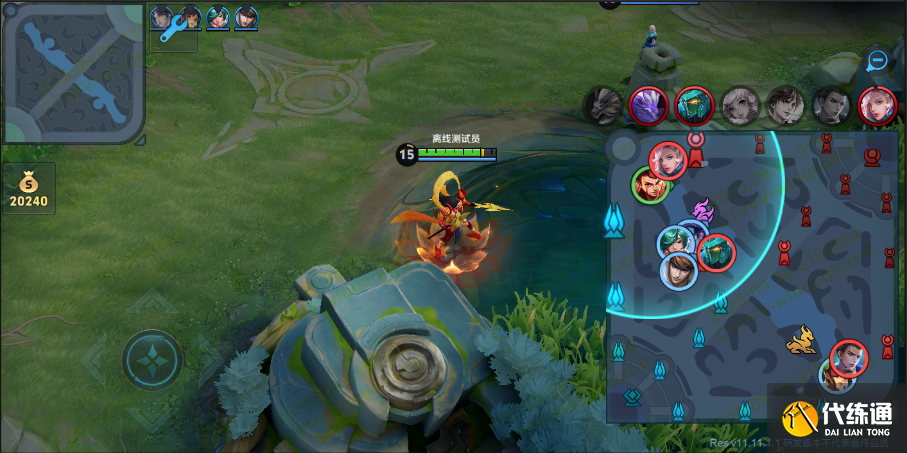Click the green-ringed hero marker on the map
907x453 pixels.
(649, 184)
